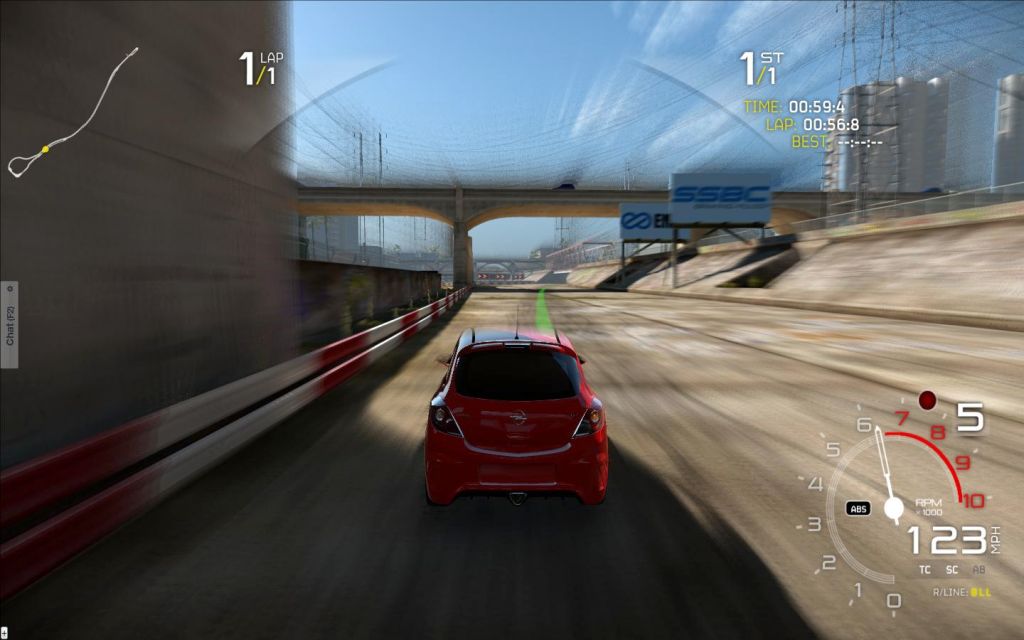Viewport: 1024px width, 640px height.
Task: Click the red shift light above the tachometer
Action: (x=927, y=400)
